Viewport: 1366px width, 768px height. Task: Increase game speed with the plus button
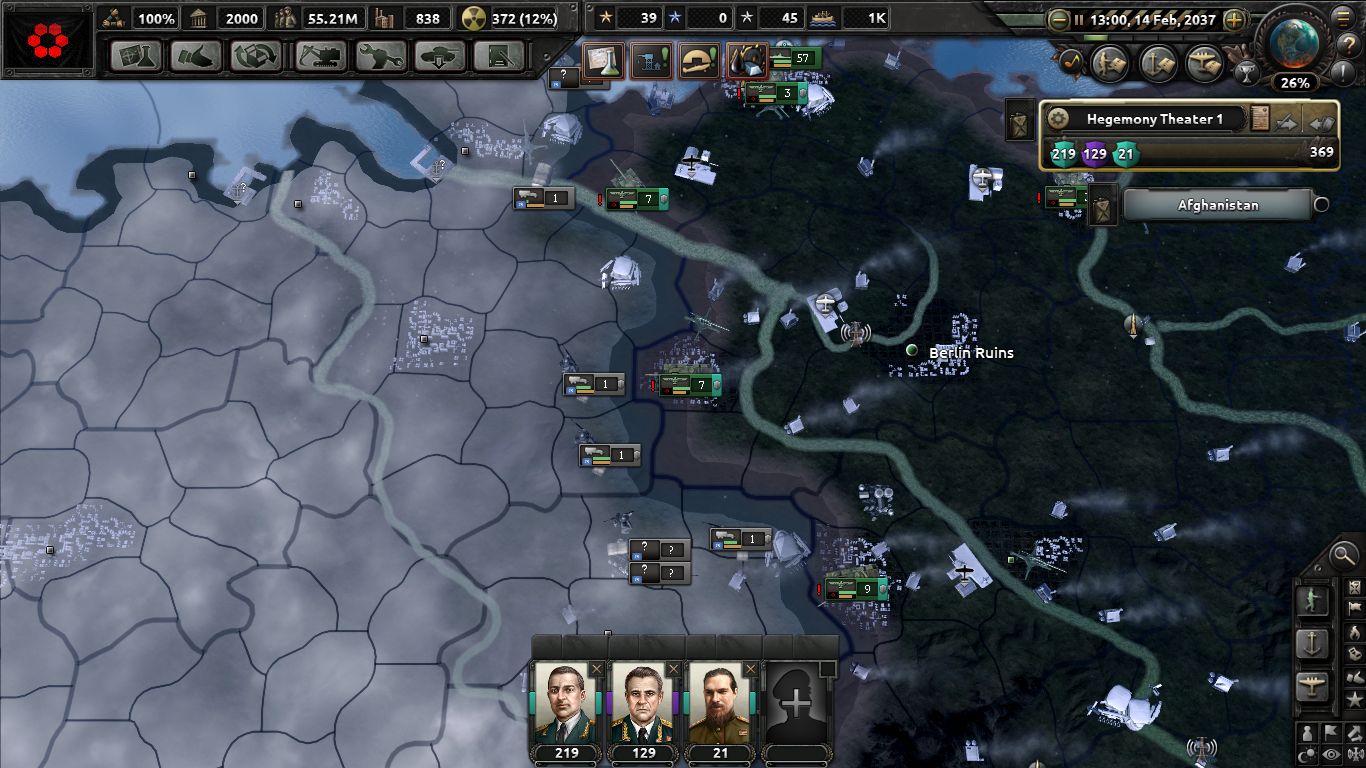click(1233, 20)
